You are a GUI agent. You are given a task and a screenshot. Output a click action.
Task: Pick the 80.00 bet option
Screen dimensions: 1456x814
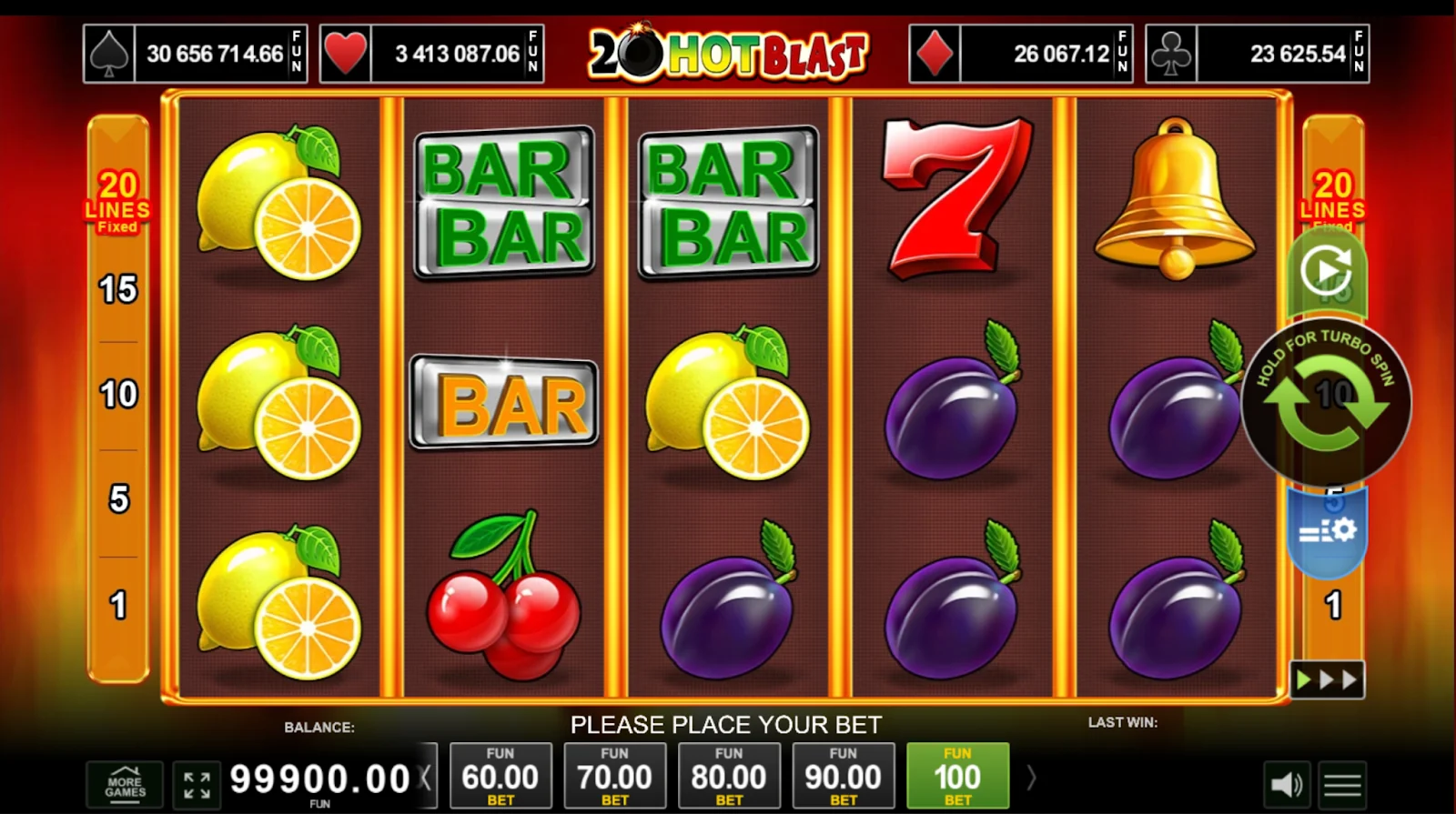click(x=729, y=776)
